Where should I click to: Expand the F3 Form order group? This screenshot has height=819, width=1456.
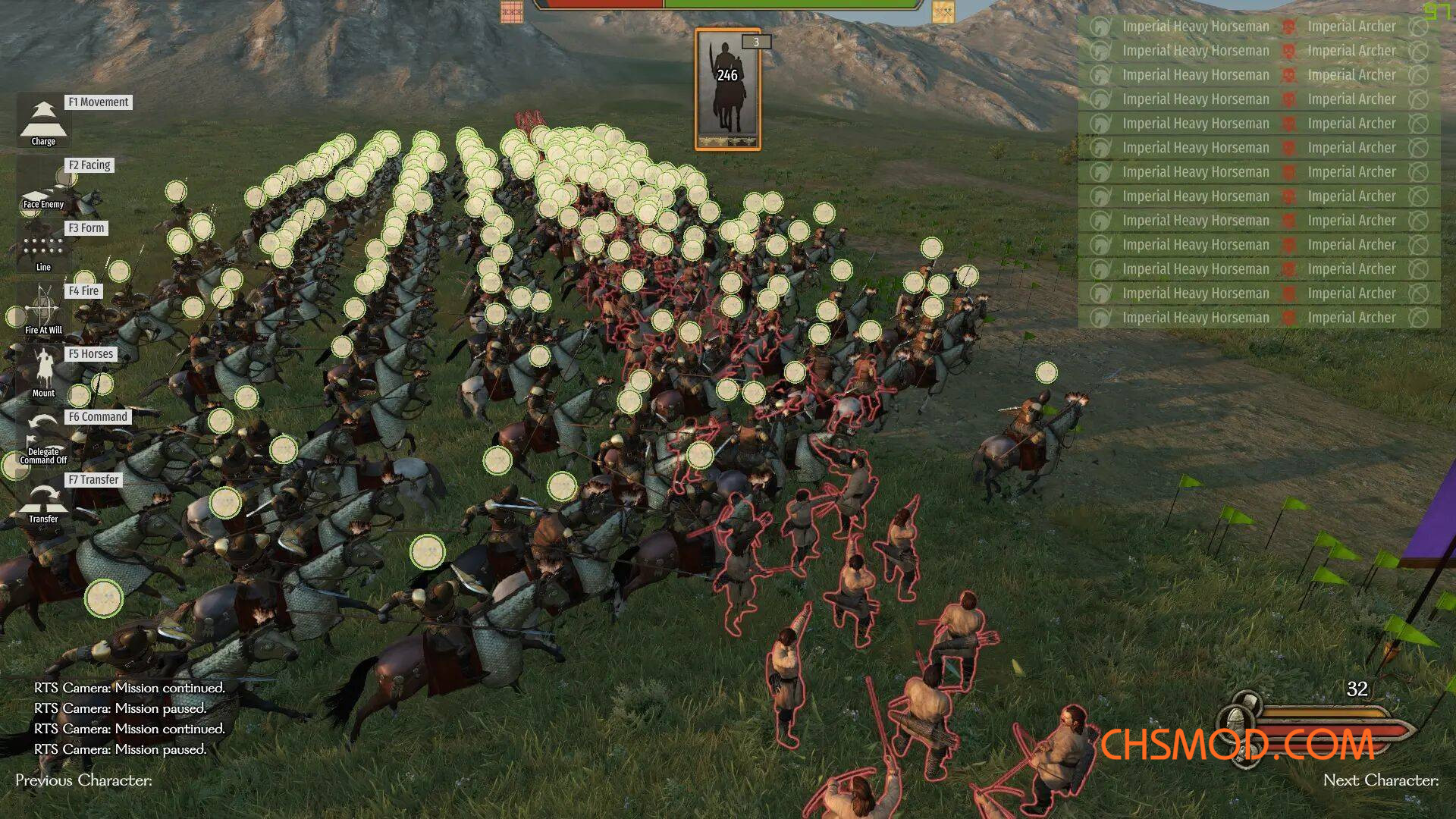[86, 227]
